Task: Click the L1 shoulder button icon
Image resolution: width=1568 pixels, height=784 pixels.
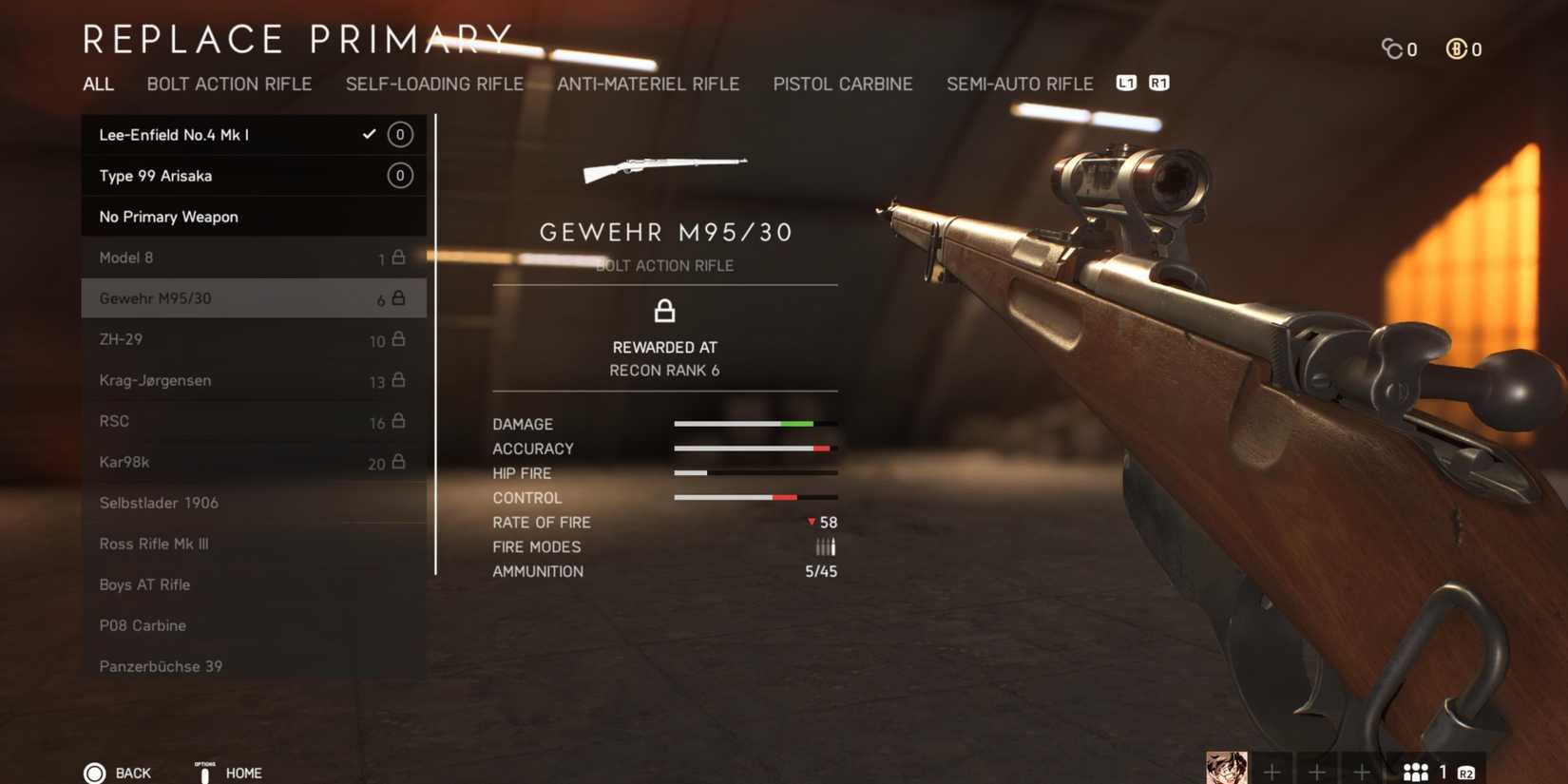Action: pos(1128,84)
